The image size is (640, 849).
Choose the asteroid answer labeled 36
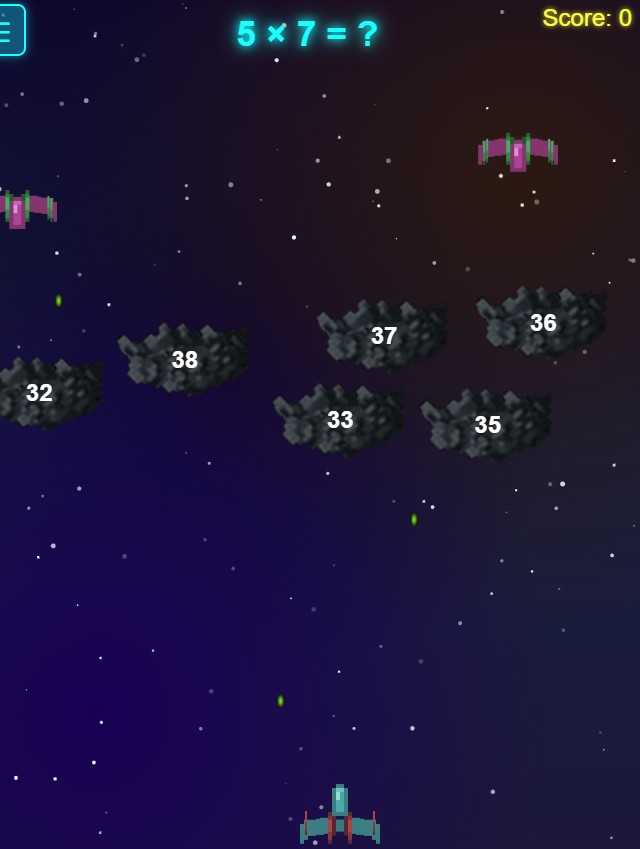(543, 323)
